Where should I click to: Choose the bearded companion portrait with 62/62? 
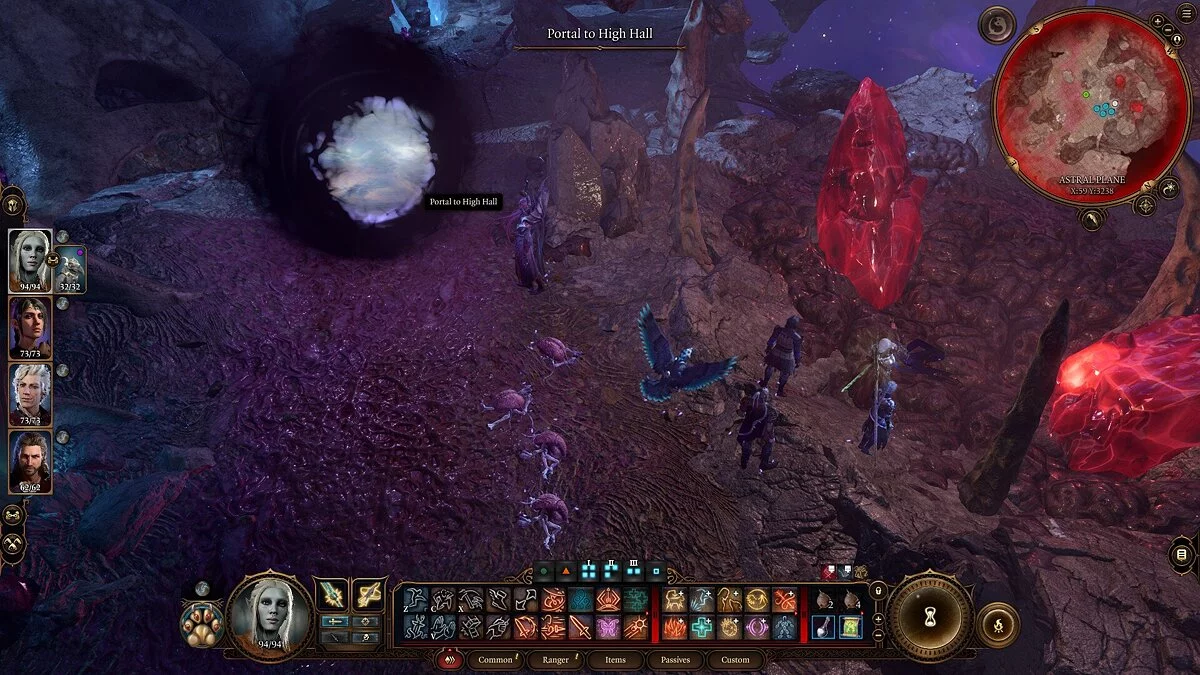tap(30, 461)
